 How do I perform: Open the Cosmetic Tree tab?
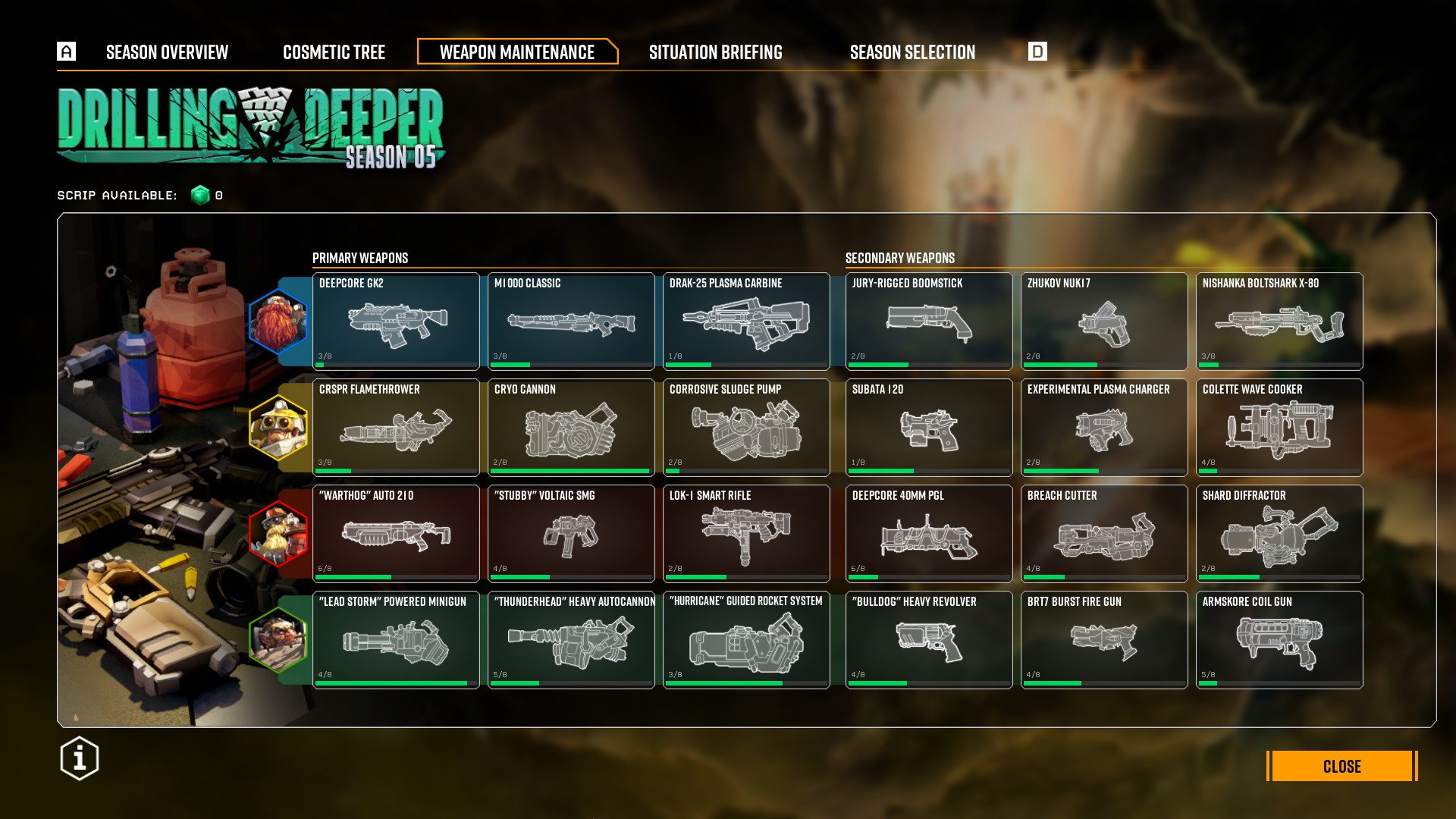[334, 52]
